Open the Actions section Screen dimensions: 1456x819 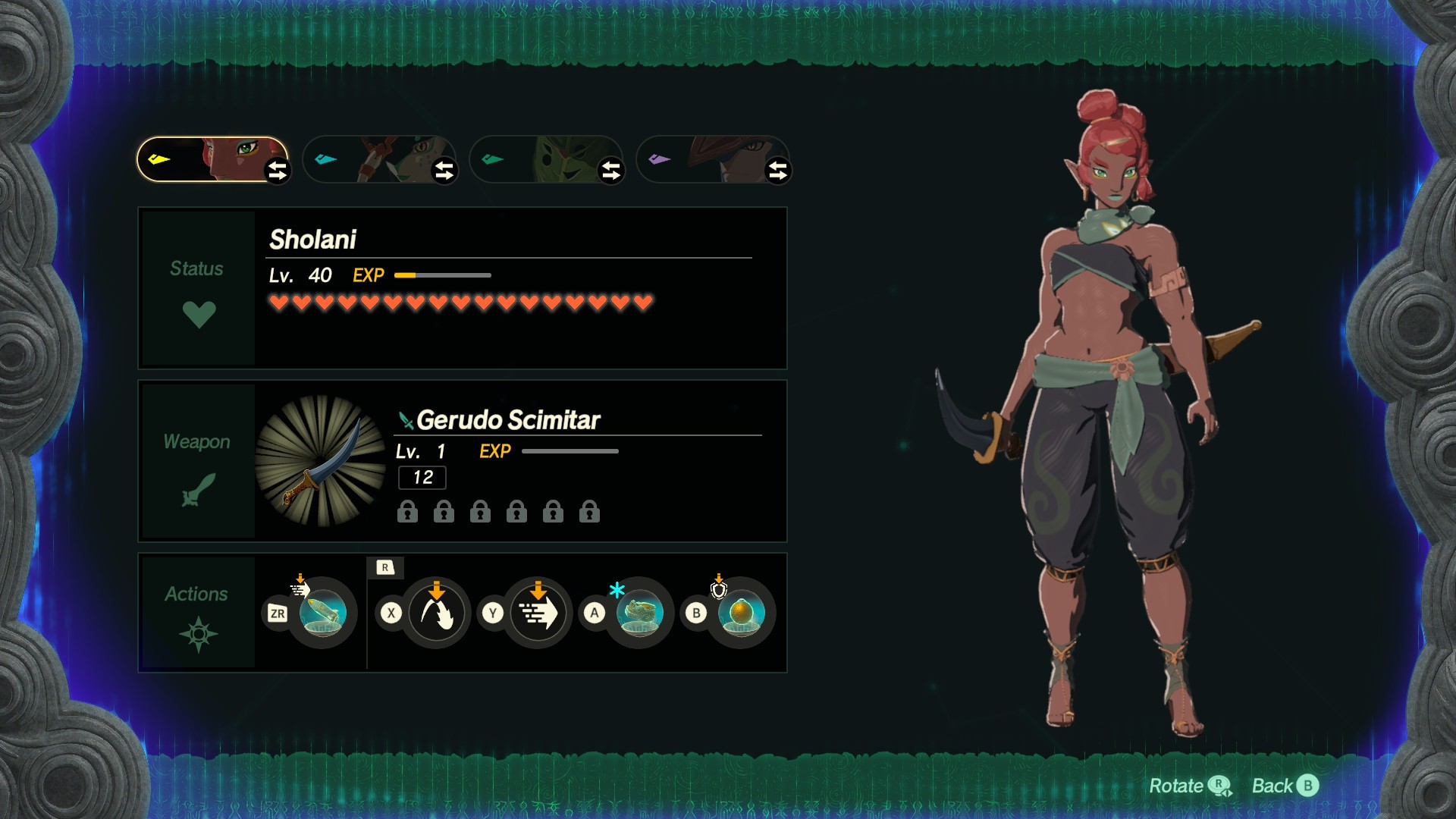(x=198, y=613)
